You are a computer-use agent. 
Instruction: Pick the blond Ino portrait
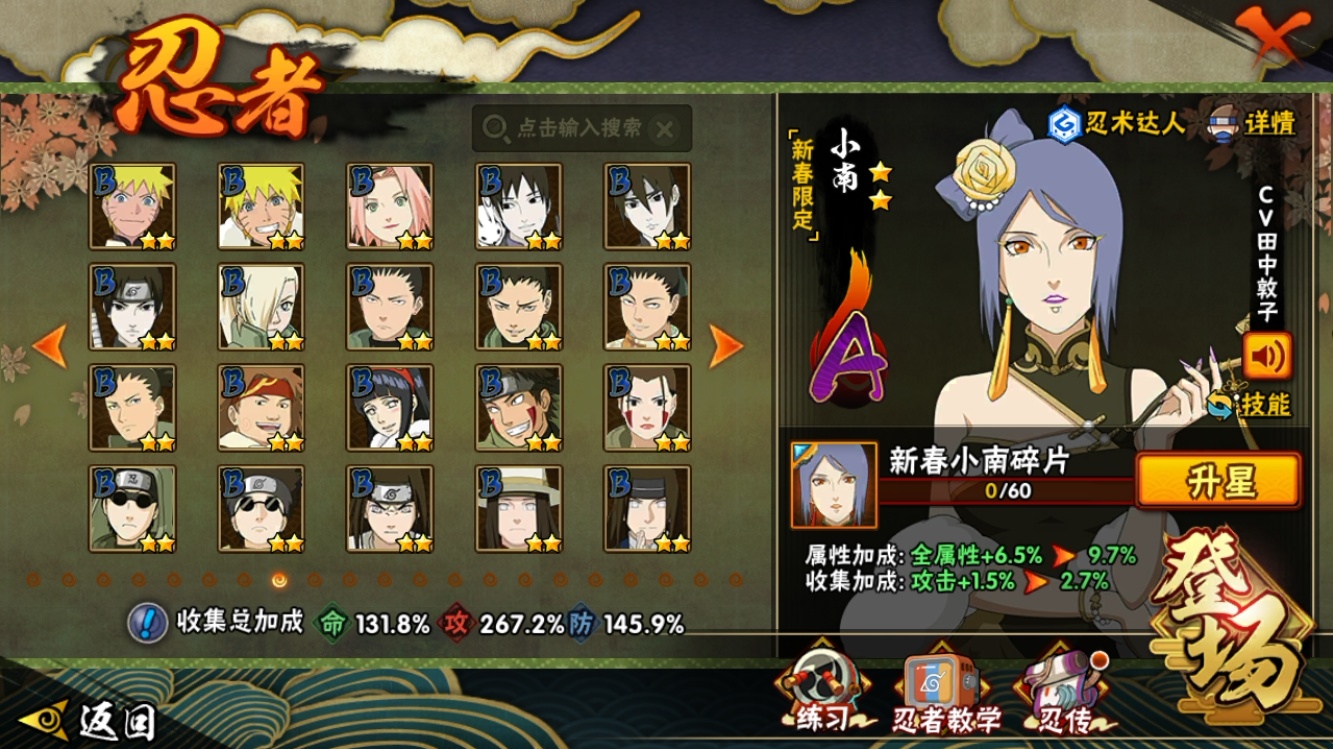click(261, 307)
